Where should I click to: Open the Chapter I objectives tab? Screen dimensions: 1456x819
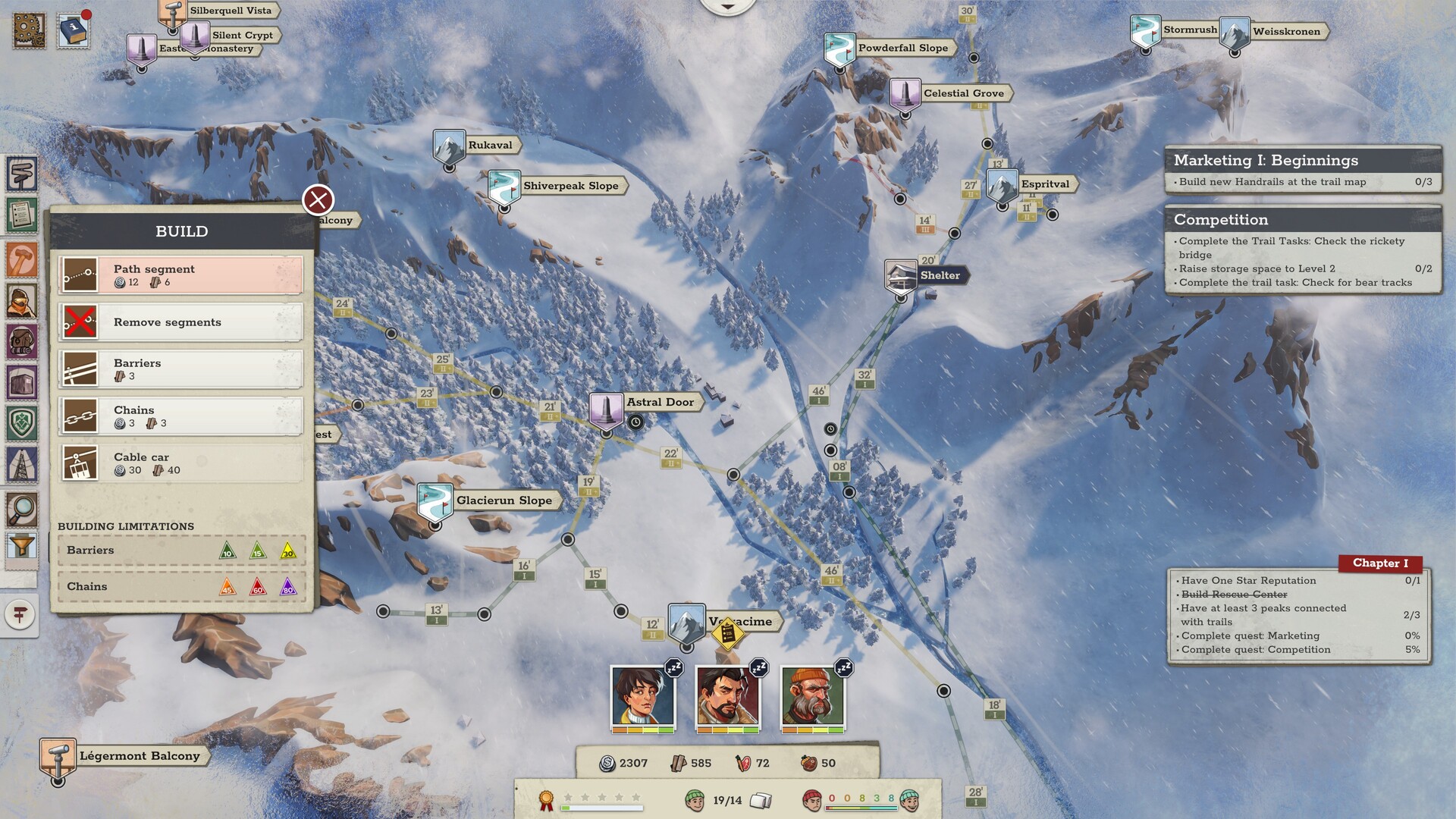tap(1379, 563)
